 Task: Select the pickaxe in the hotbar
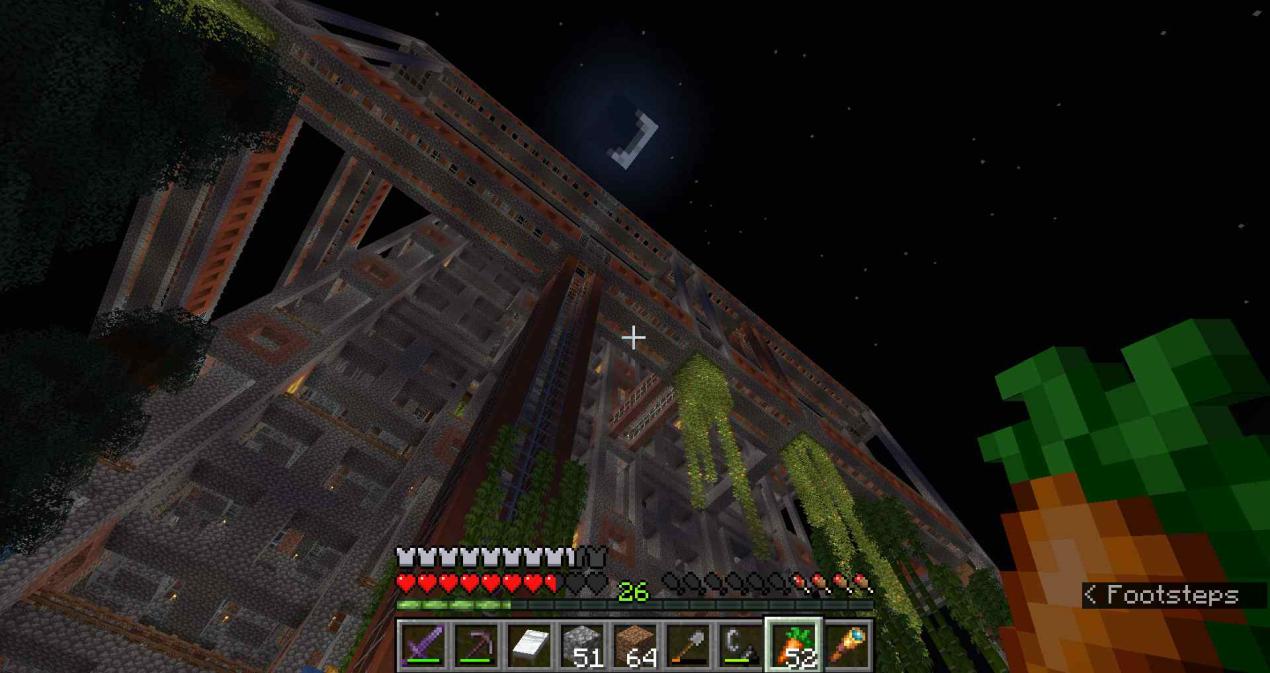476,645
